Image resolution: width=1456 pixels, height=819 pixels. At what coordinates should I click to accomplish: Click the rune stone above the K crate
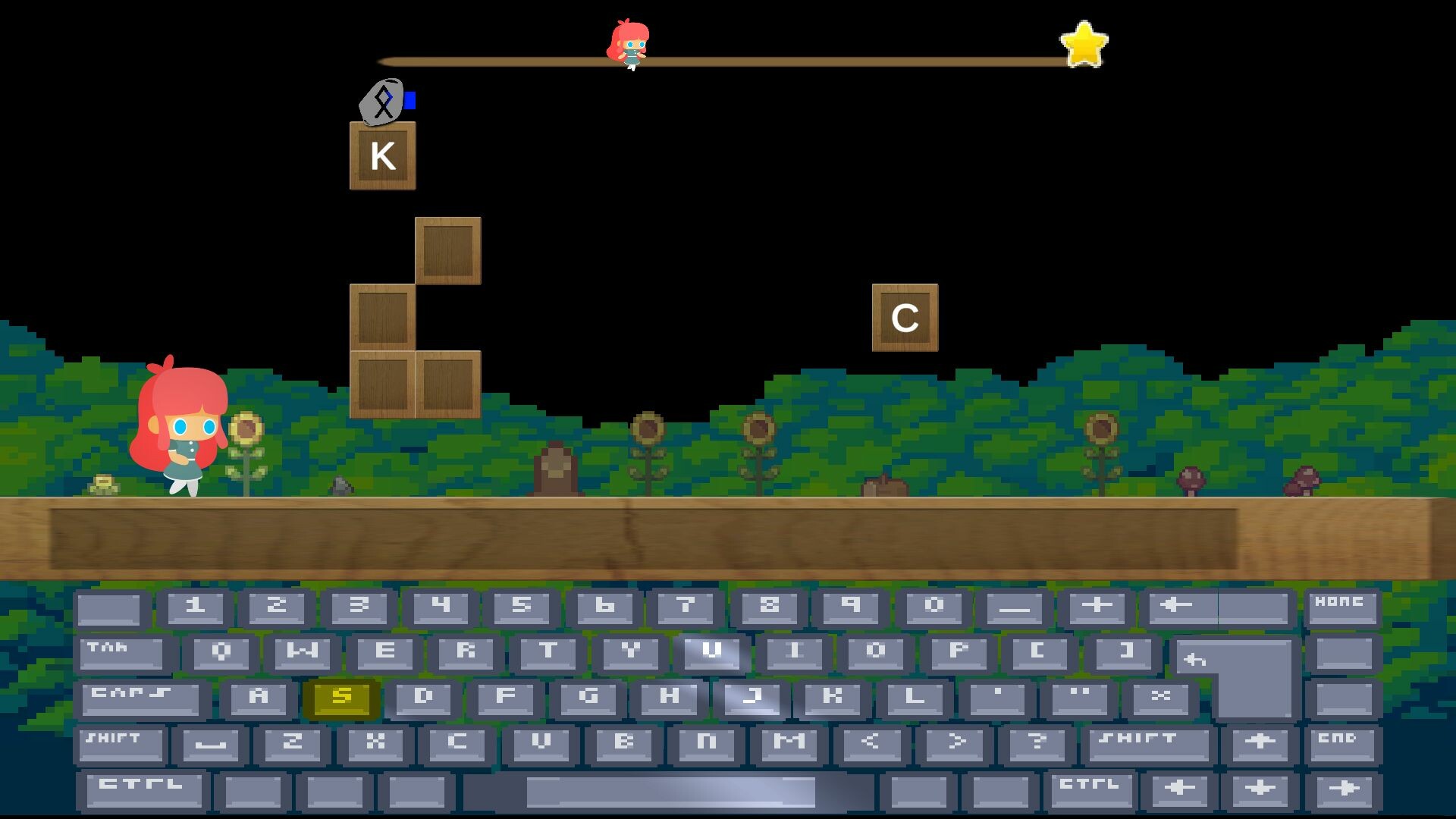(x=382, y=102)
